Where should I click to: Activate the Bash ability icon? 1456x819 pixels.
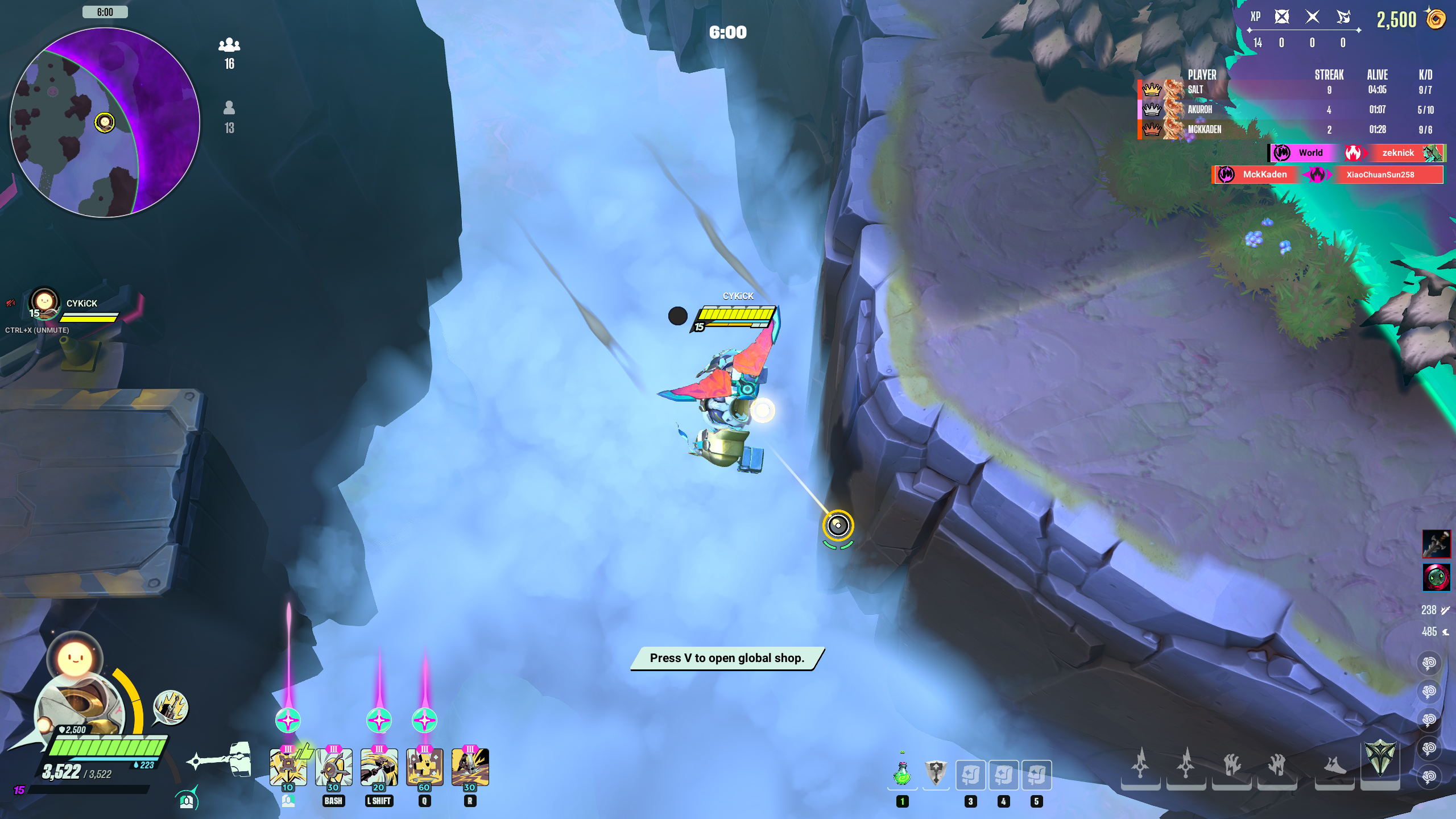pyautogui.click(x=333, y=767)
